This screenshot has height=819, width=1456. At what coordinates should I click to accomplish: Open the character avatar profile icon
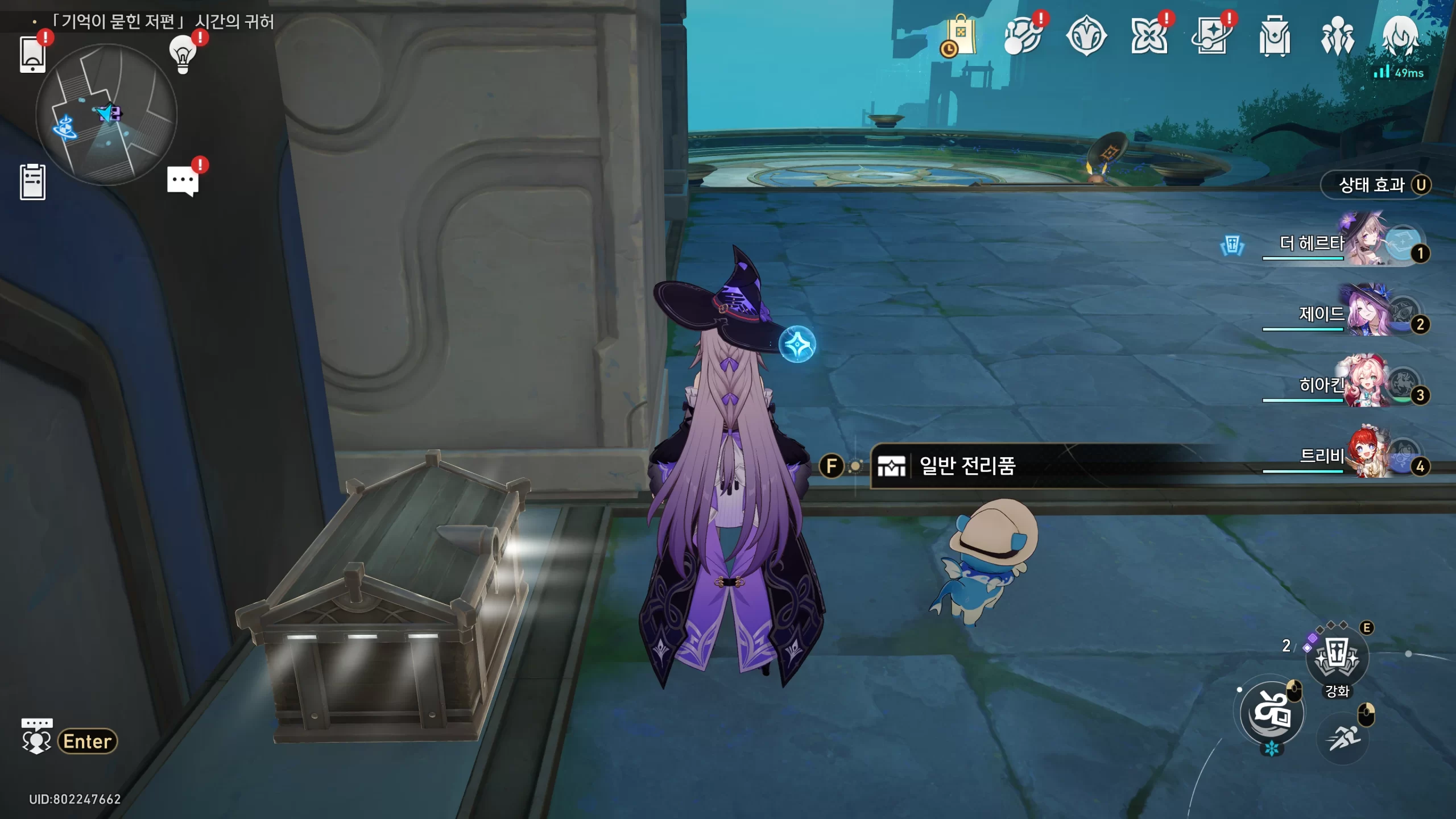pos(1400,35)
